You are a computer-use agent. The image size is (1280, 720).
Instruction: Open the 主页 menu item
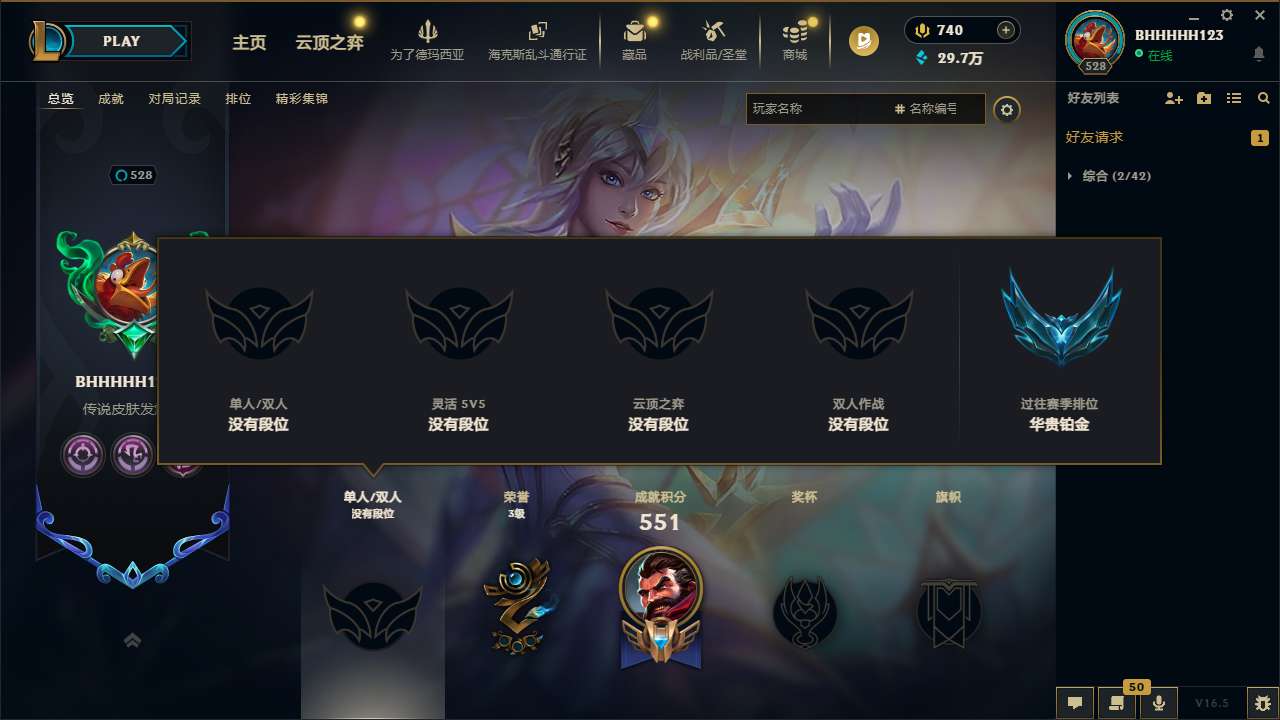[x=249, y=42]
